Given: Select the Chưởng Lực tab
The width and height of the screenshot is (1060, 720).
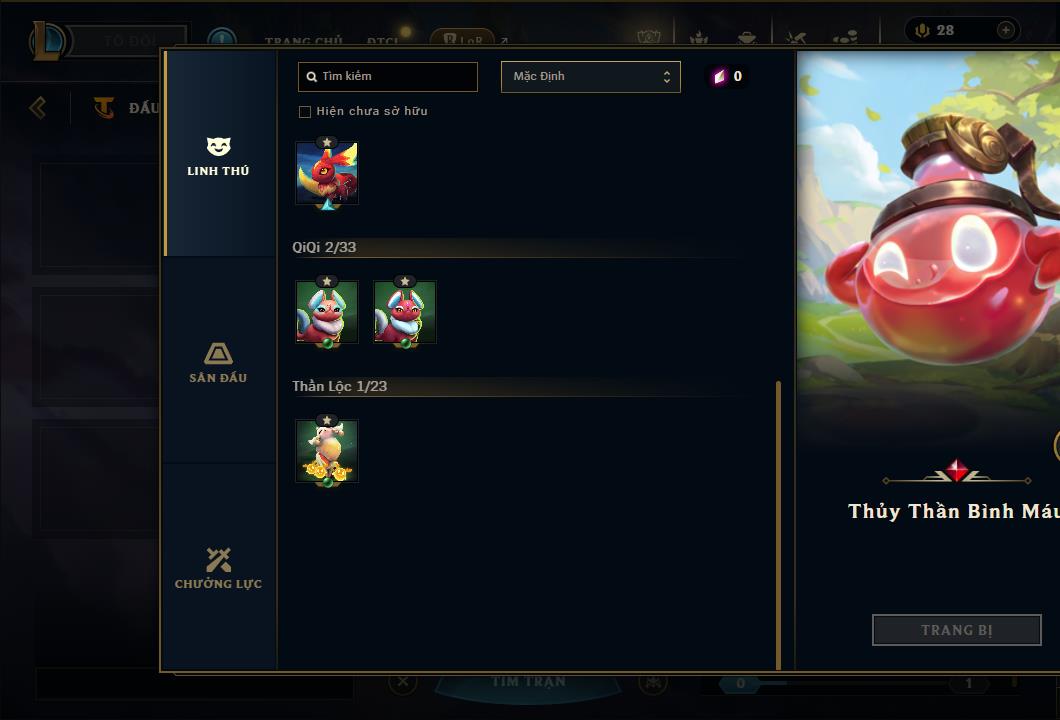Looking at the screenshot, I should 218,568.
